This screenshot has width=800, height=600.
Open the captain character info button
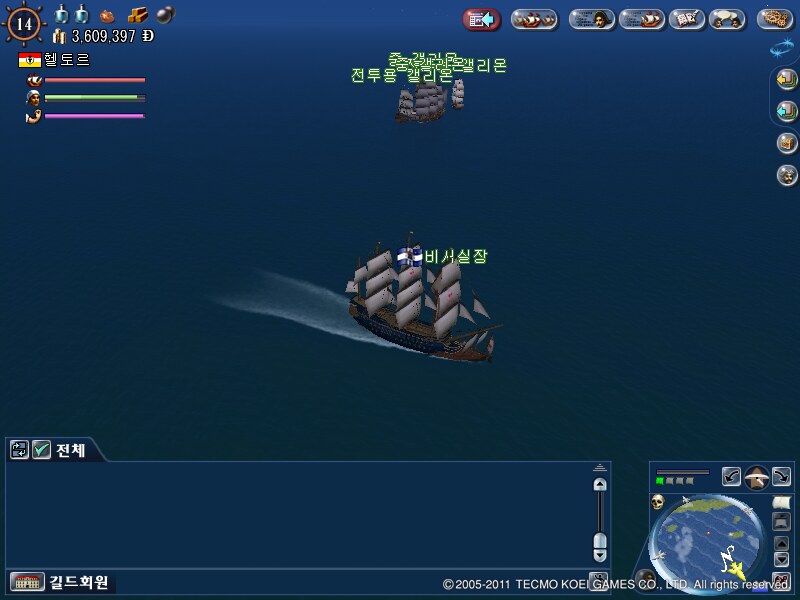(592, 19)
